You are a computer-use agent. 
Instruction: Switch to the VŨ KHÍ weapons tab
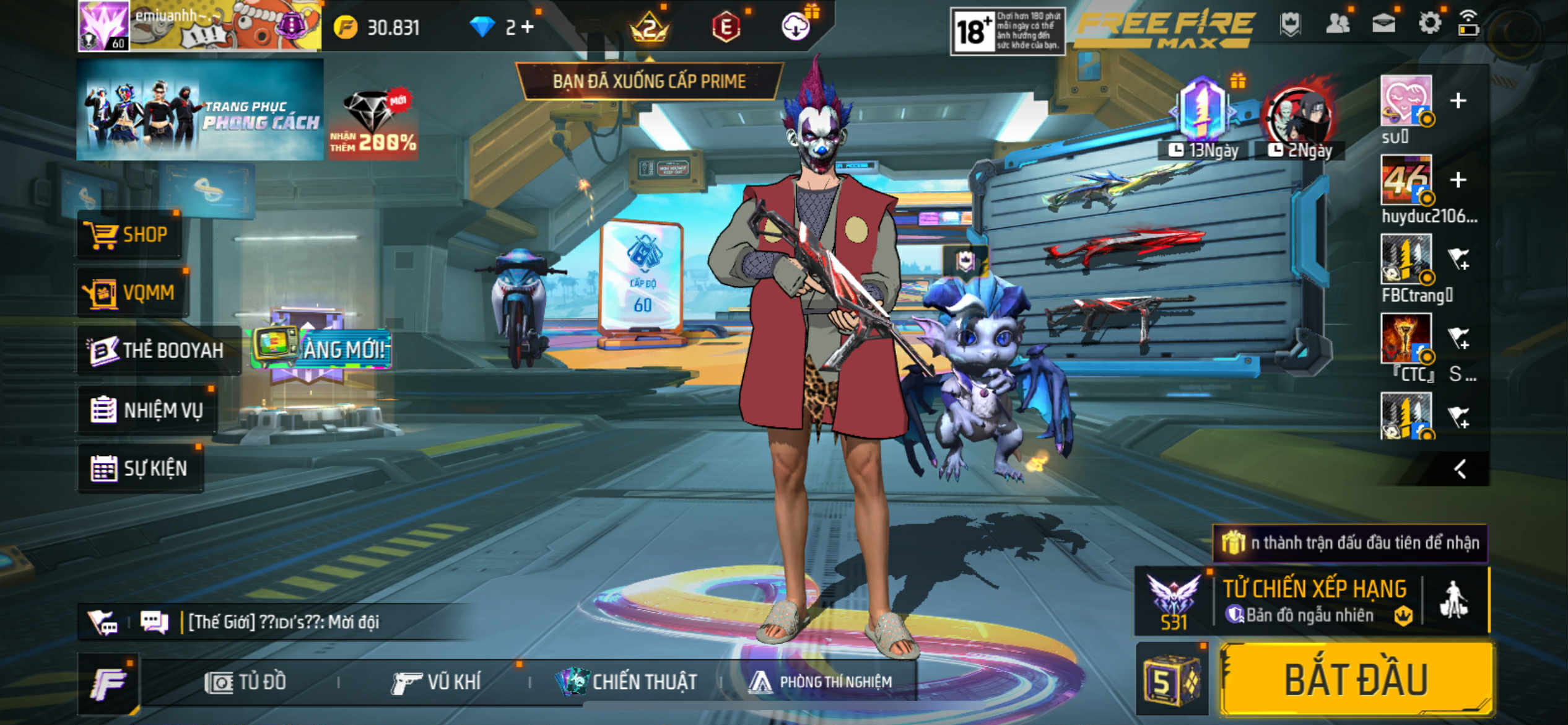click(x=436, y=682)
